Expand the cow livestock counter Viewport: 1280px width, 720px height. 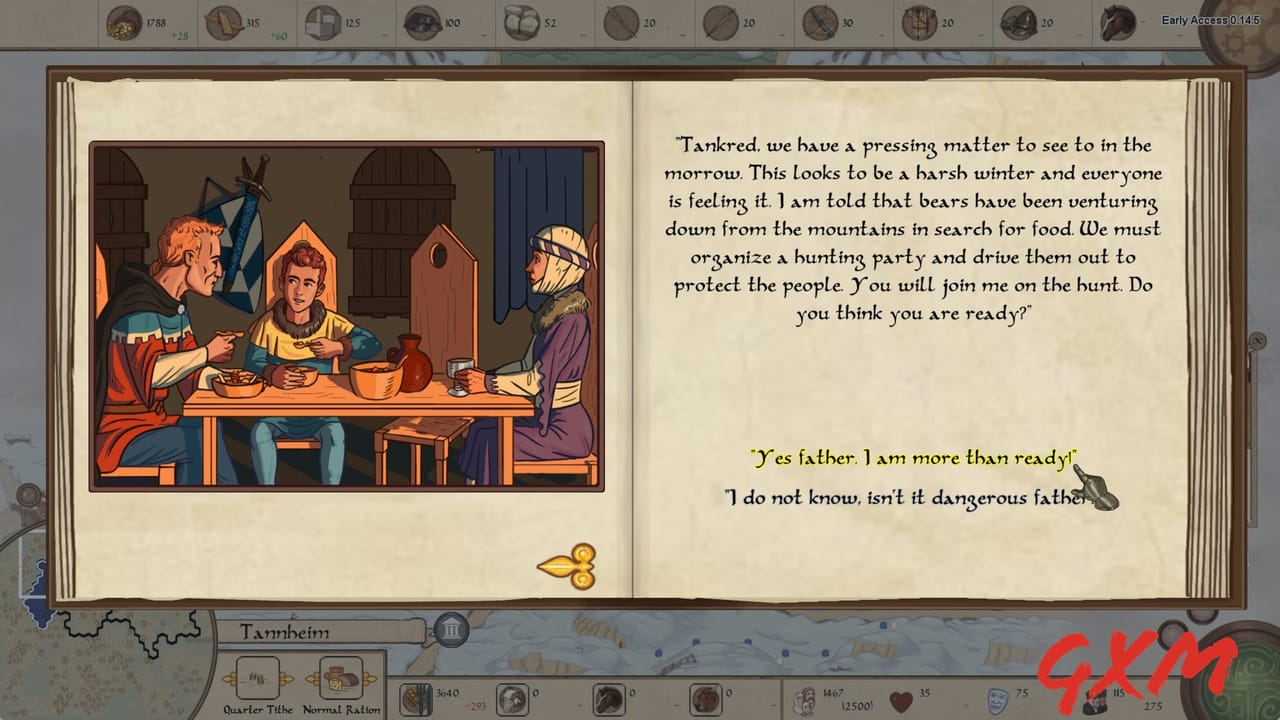click(703, 696)
